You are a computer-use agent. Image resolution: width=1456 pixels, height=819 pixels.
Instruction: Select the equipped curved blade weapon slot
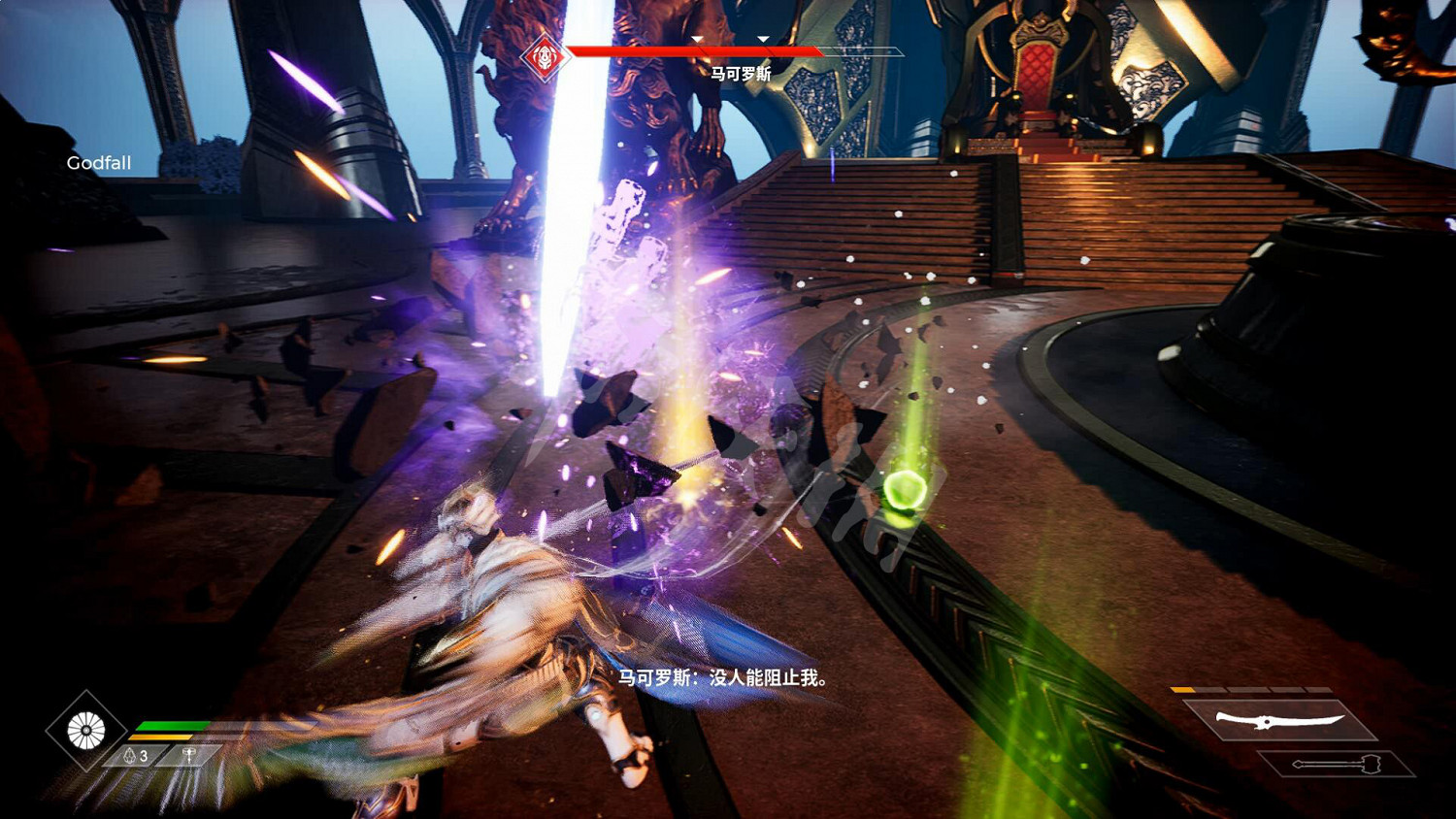click(x=1279, y=720)
